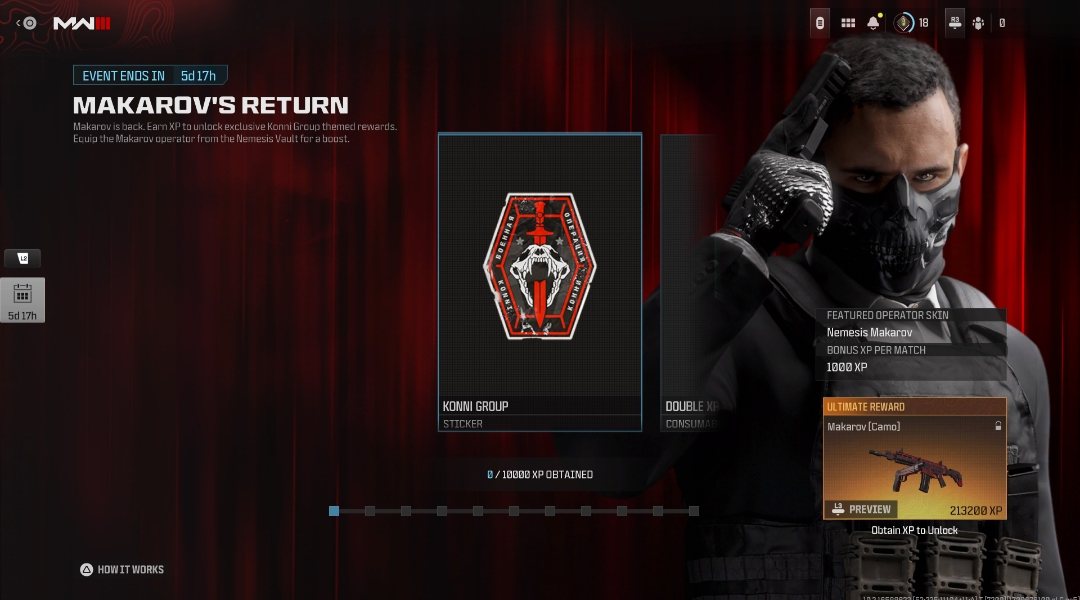Select the Double XP consumable reward card
Image resolution: width=1080 pixels, height=600 pixels.
pos(690,282)
